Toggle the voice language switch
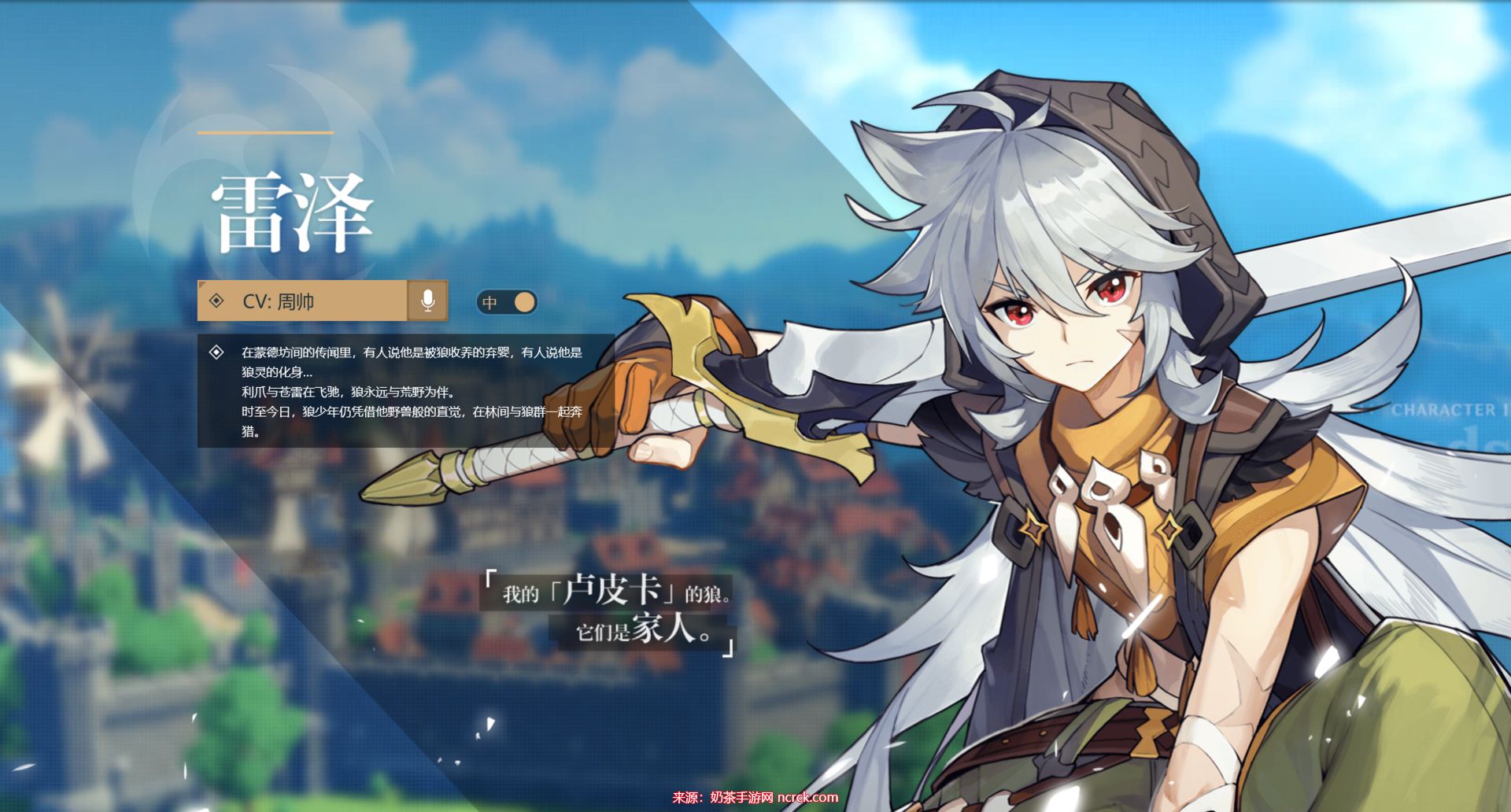The height and width of the screenshot is (812, 1511). pyautogui.click(x=507, y=302)
